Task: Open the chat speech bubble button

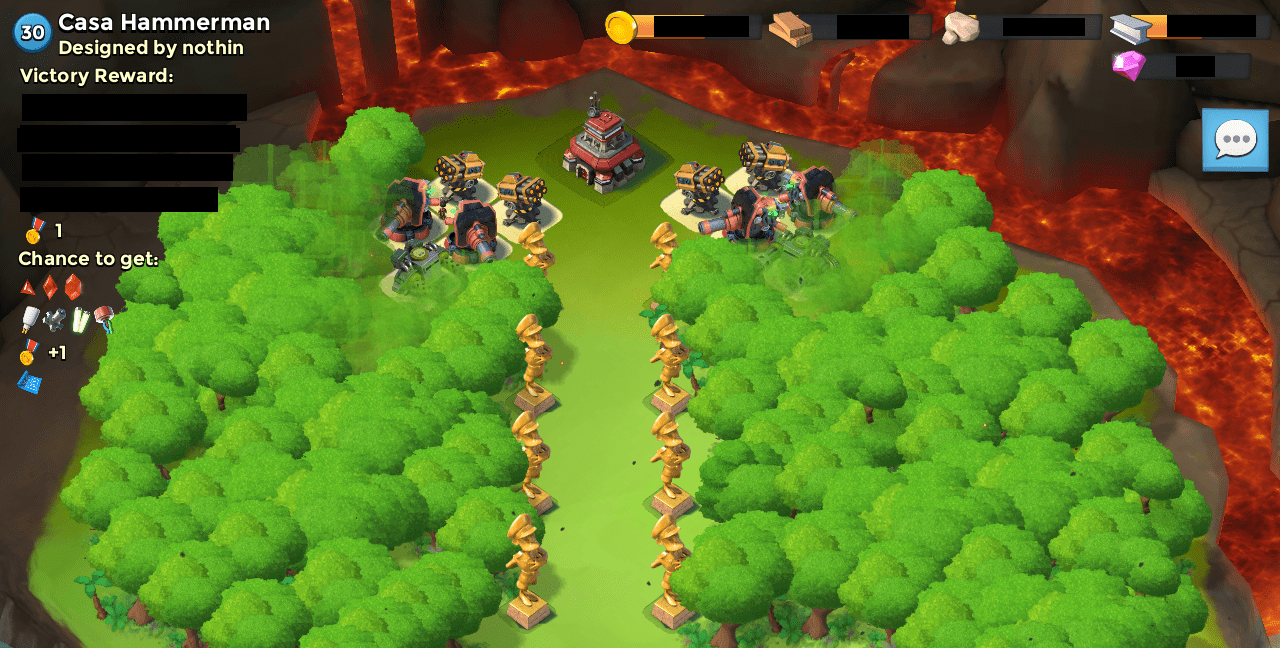Action: pos(1234,140)
